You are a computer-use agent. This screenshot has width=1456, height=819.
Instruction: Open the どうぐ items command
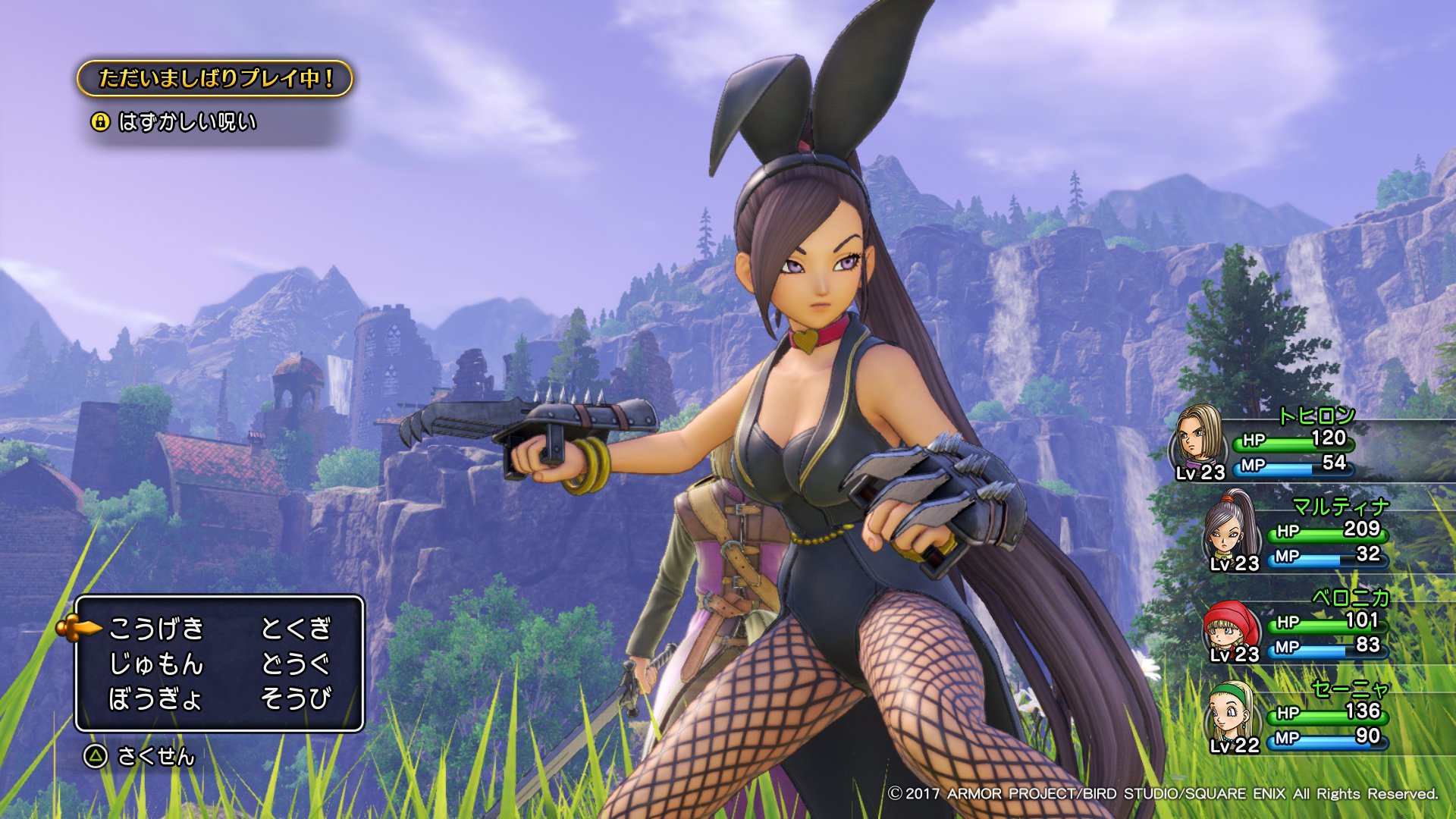tap(296, 664)
